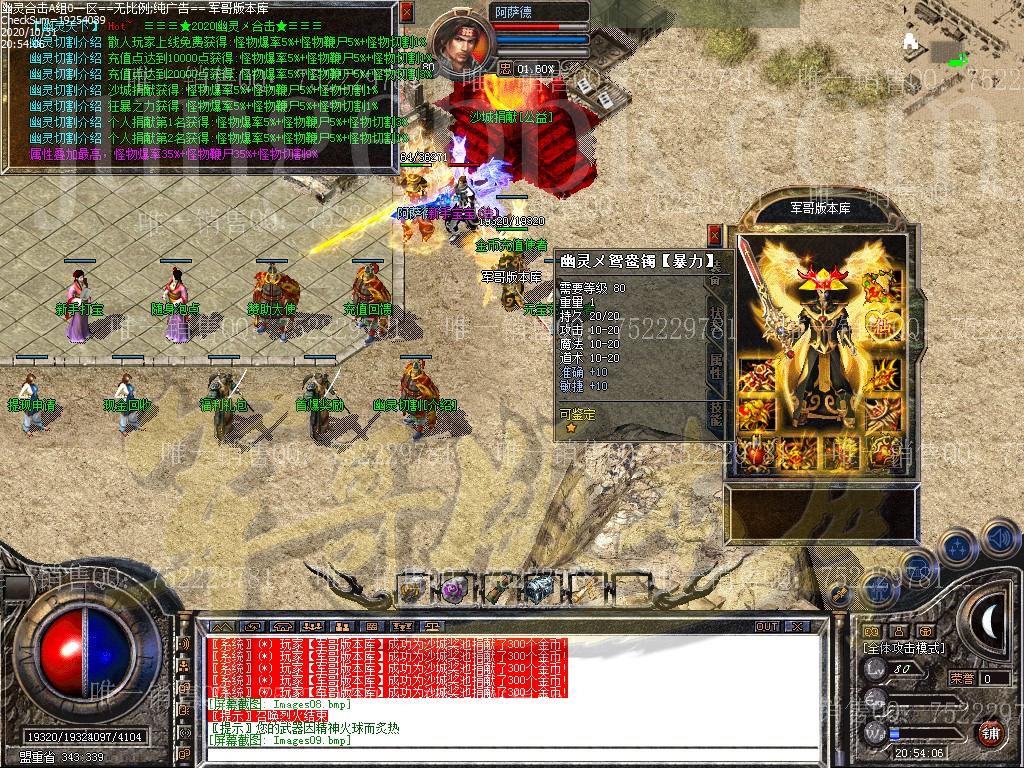Toggle the 全体攻击模式 attack mode label
This screenshot has width=1024, height=768.
903,647
